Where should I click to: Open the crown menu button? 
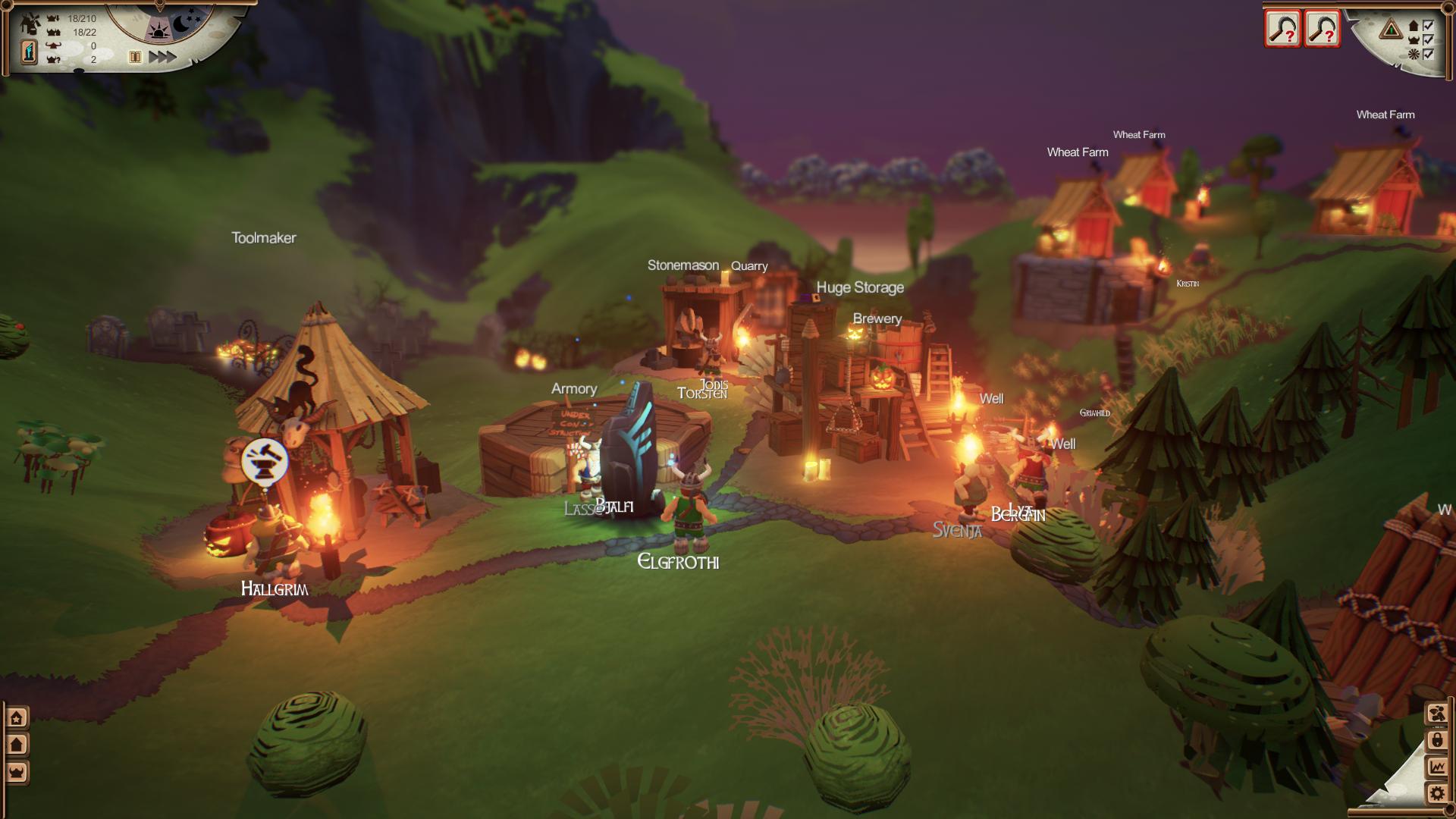coord(17,773)
